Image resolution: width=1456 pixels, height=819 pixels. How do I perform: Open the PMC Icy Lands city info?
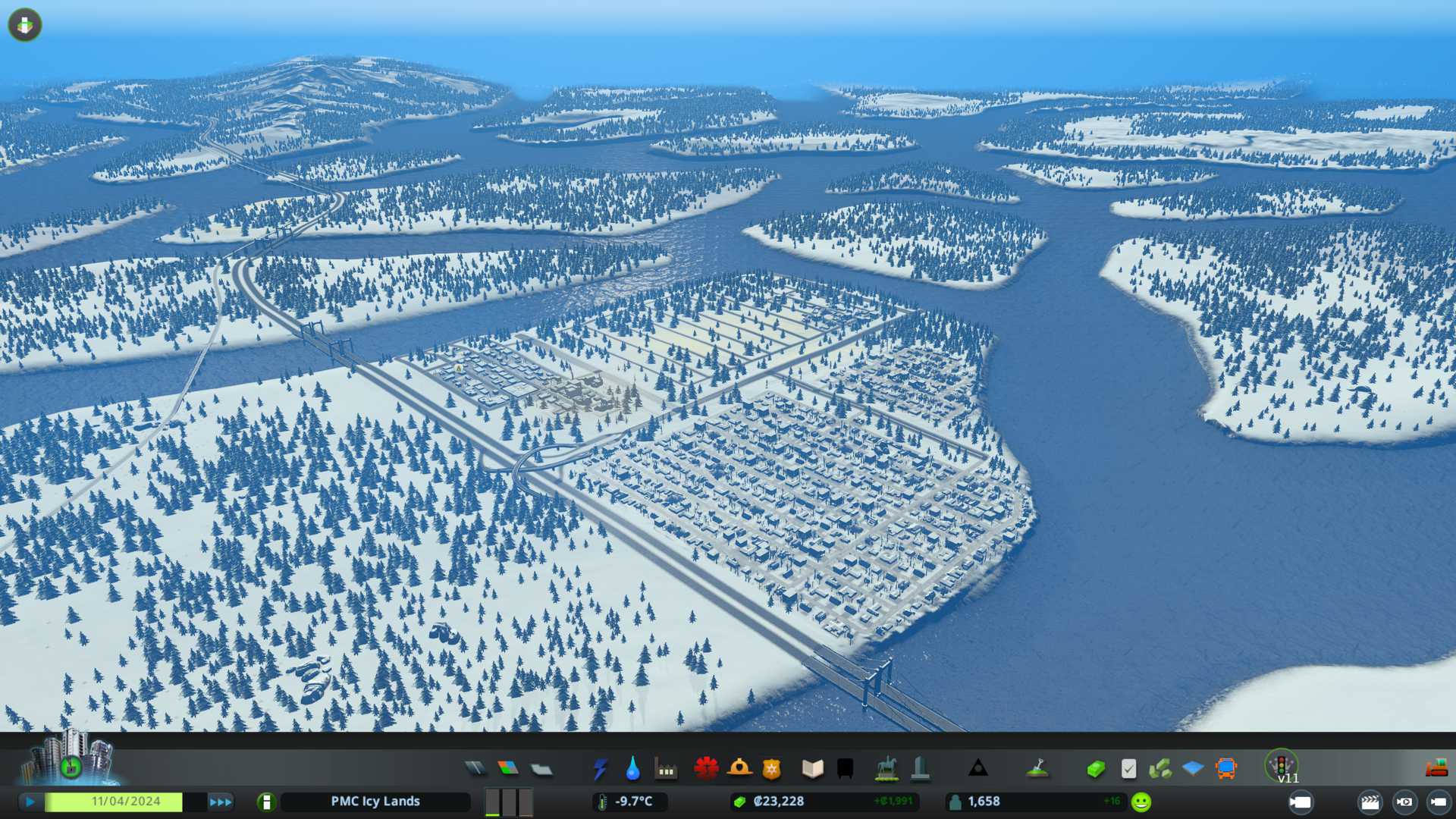(x=375, y=802)
